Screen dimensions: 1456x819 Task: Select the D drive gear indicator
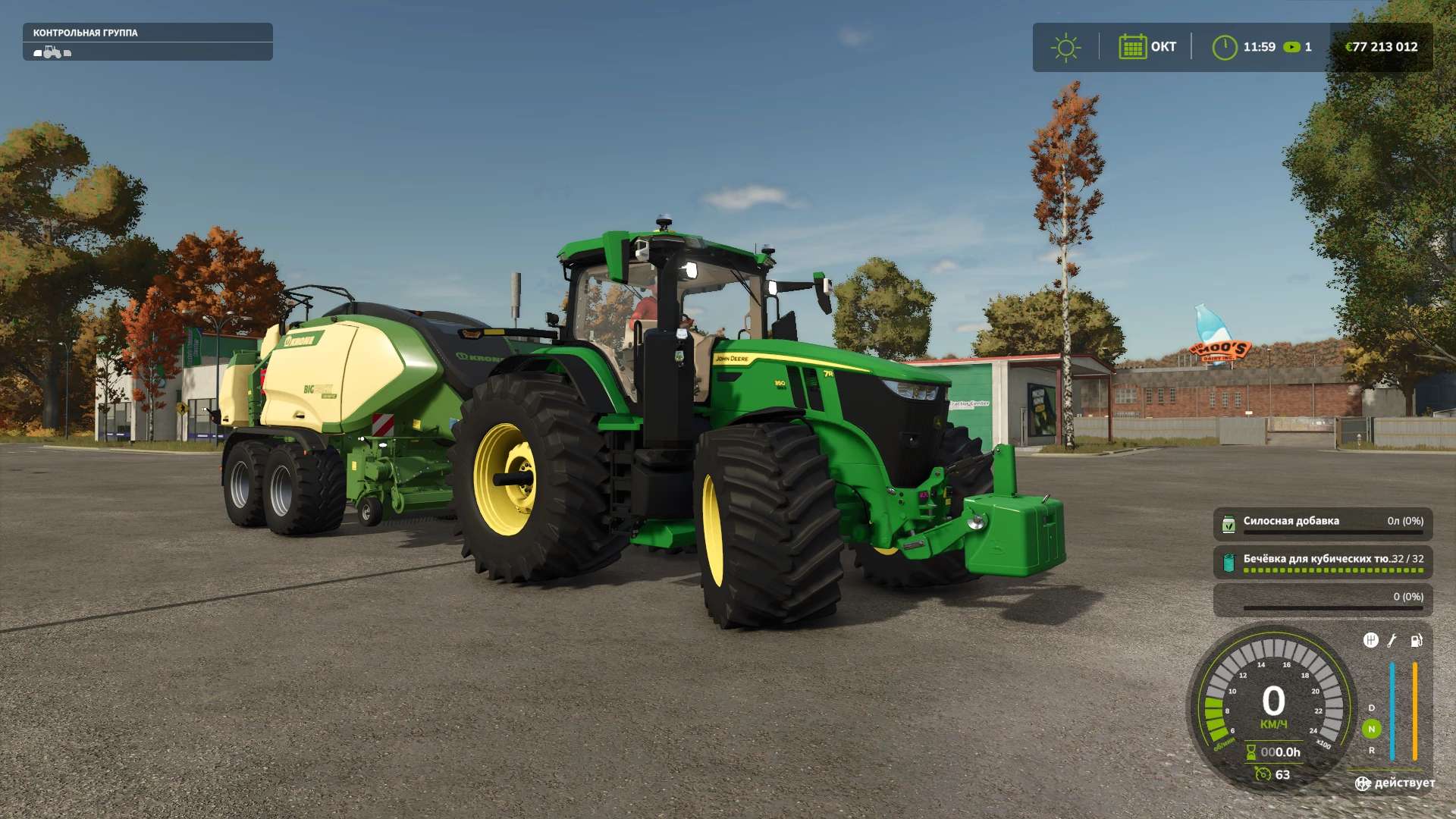click(x=1371, y=708)
